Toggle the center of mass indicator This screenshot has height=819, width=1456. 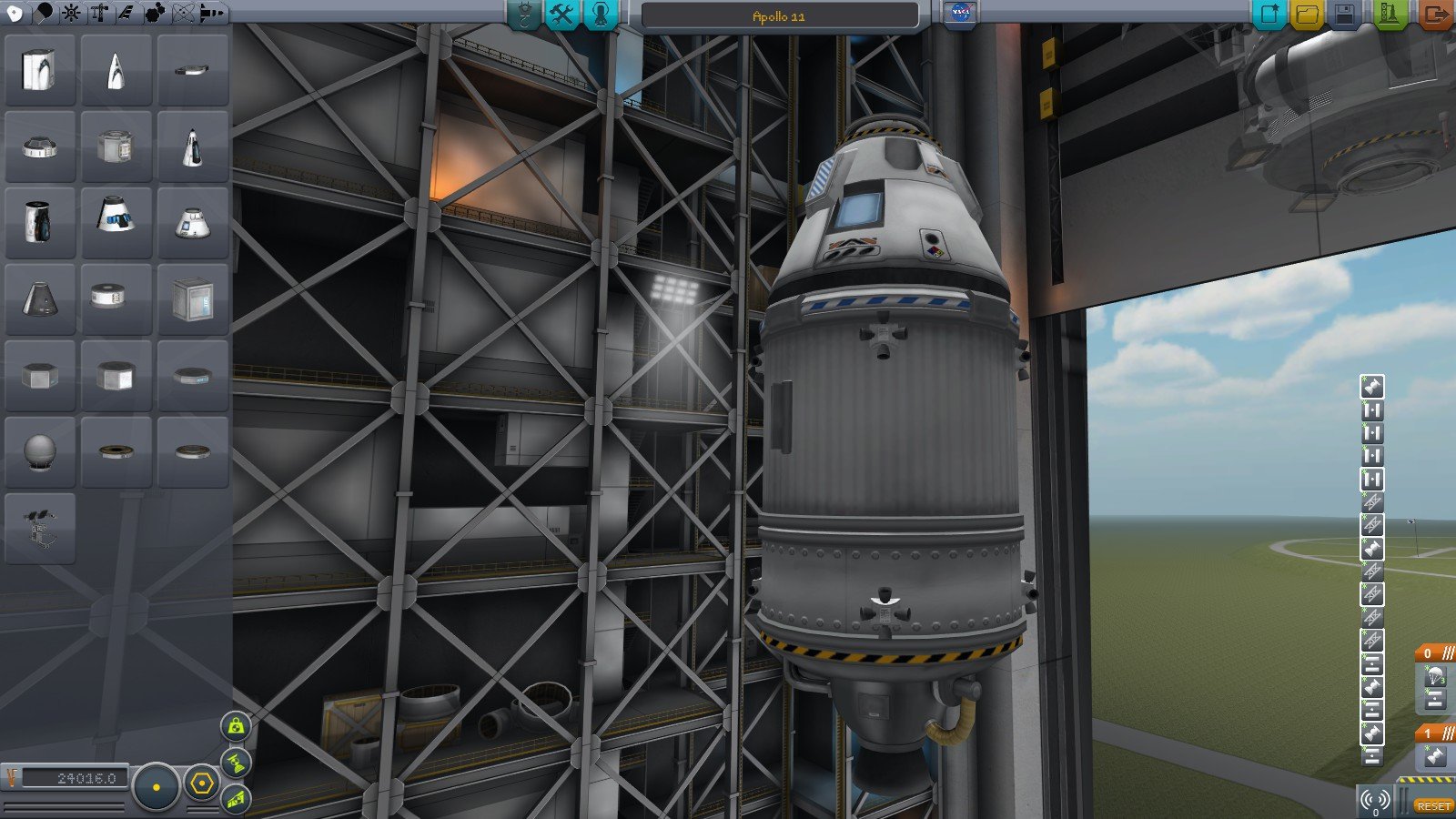click(x=237, y=725)
